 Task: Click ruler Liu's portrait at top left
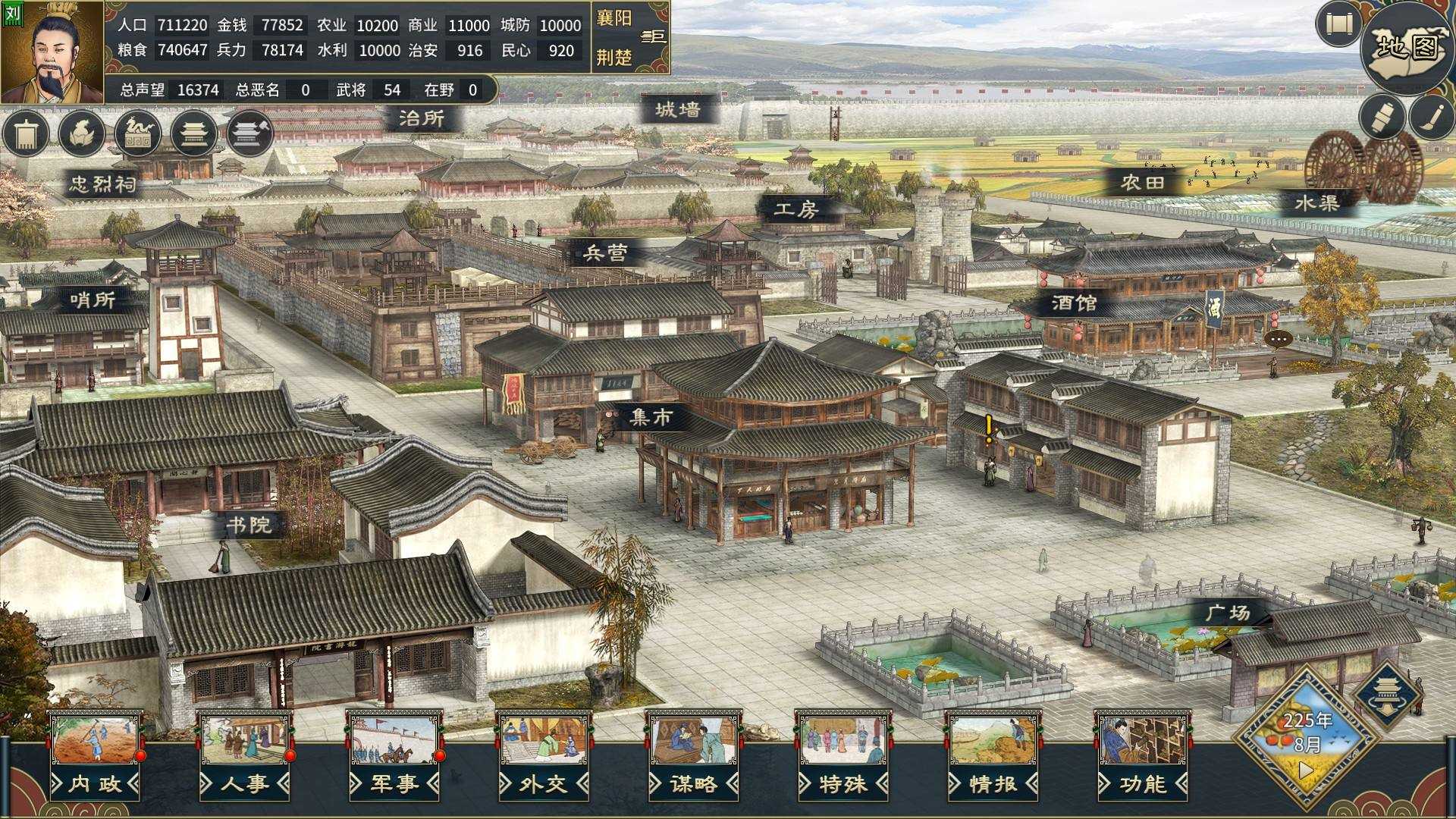click(x=52, y=52)
